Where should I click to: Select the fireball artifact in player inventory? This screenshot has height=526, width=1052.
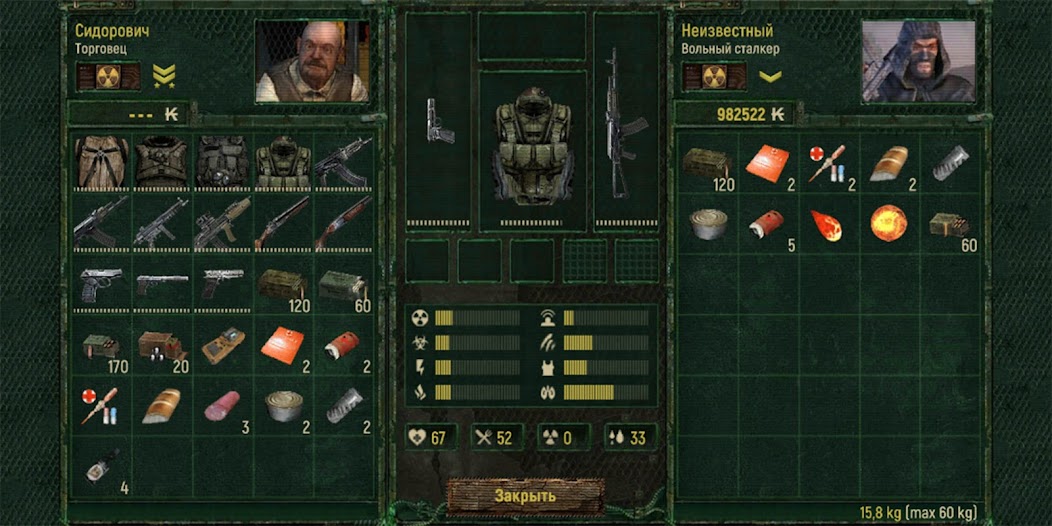(888, 224)
